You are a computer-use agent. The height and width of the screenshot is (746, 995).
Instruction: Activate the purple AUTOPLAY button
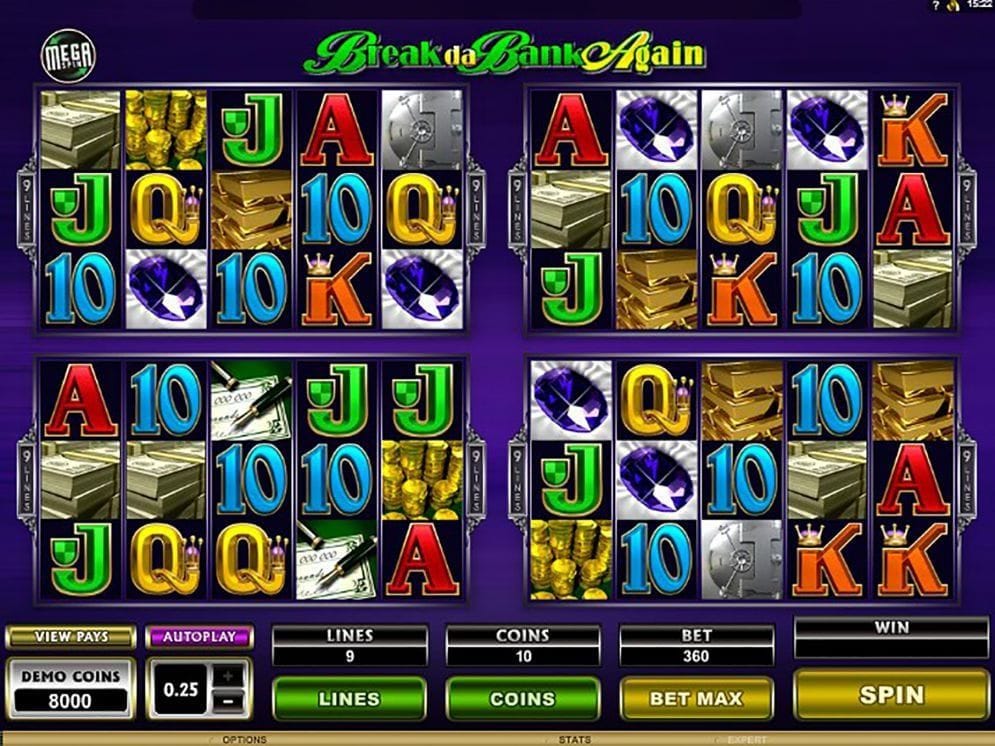[x=200, y=637]
